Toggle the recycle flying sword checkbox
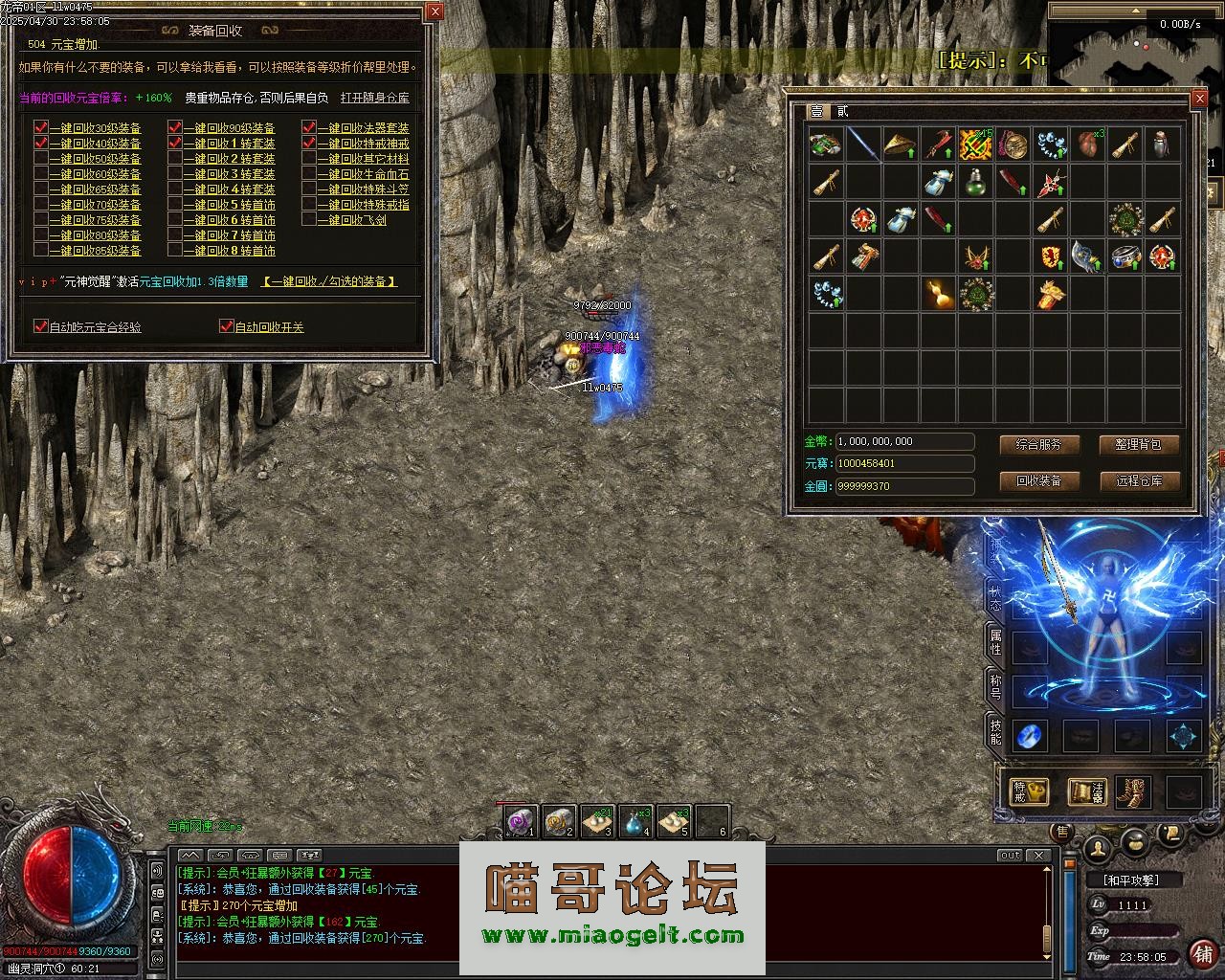The height and width of the screenshot is (980, 1225). coord(309,220)
